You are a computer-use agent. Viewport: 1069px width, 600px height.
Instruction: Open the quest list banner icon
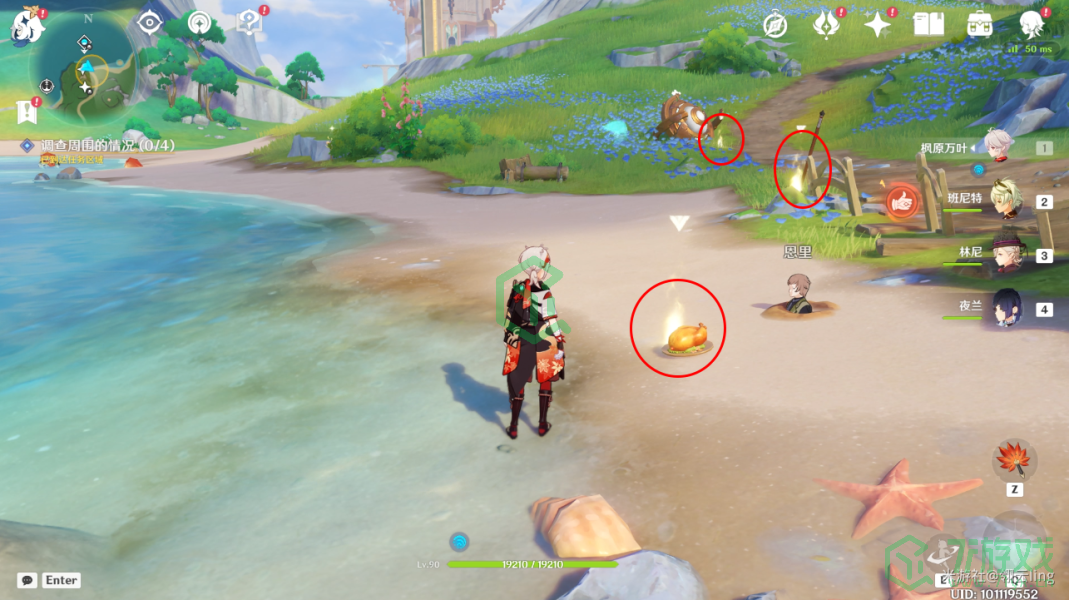coord(27,111)
